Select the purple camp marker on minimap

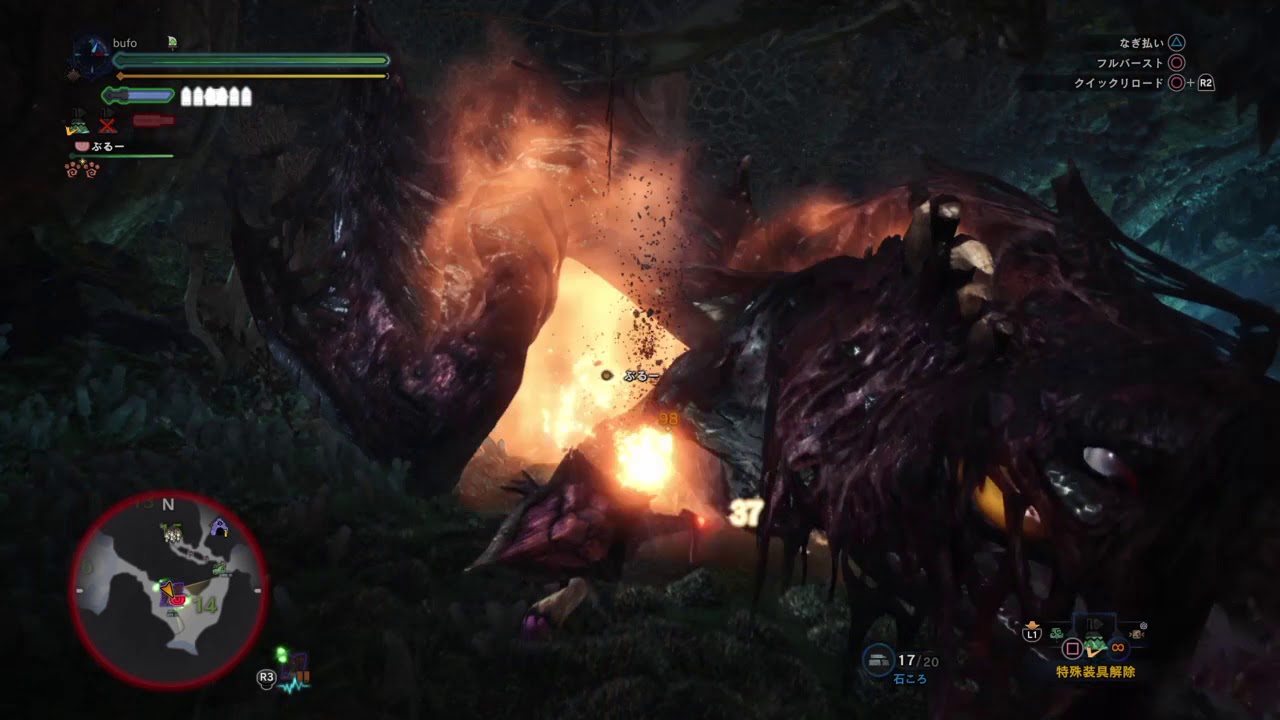coord(219,528)
